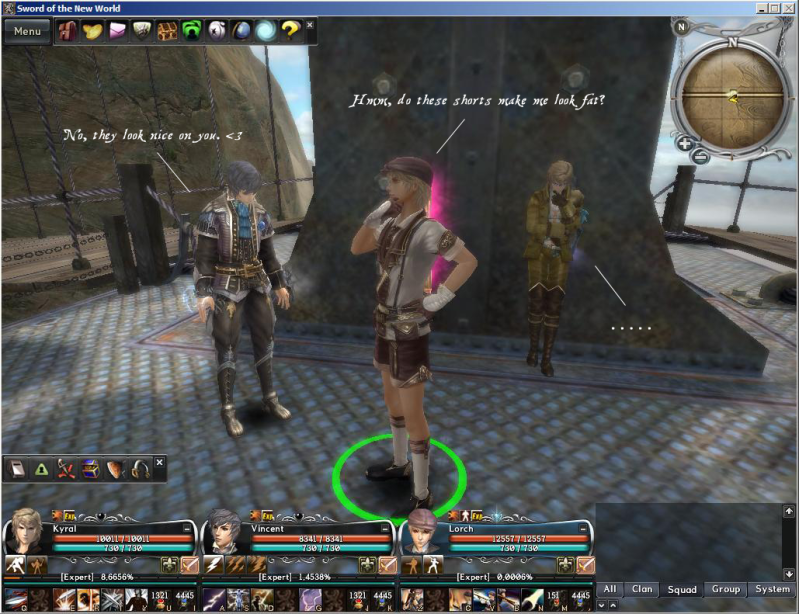
Task: Click the green silhouette character icon
Action: (x=192, y=31)
